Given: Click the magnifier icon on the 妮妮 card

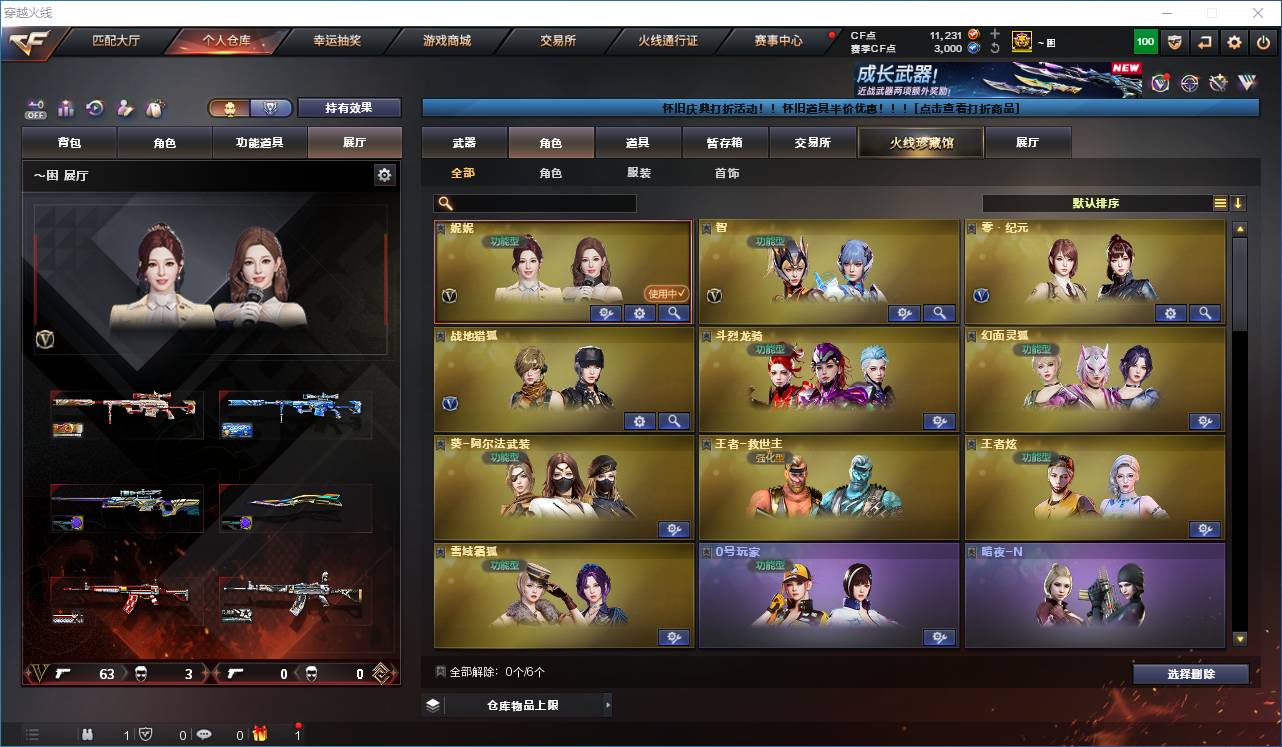Looking at the screenshot, I should point(674,313).
